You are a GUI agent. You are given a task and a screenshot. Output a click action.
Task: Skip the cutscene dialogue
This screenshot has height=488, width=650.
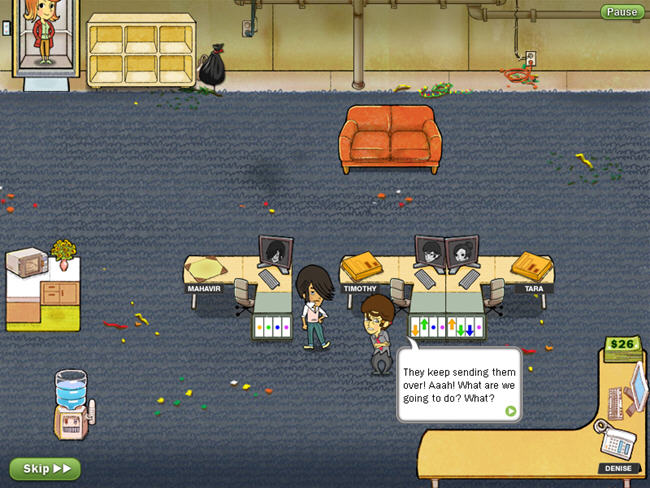pos(45,468)
